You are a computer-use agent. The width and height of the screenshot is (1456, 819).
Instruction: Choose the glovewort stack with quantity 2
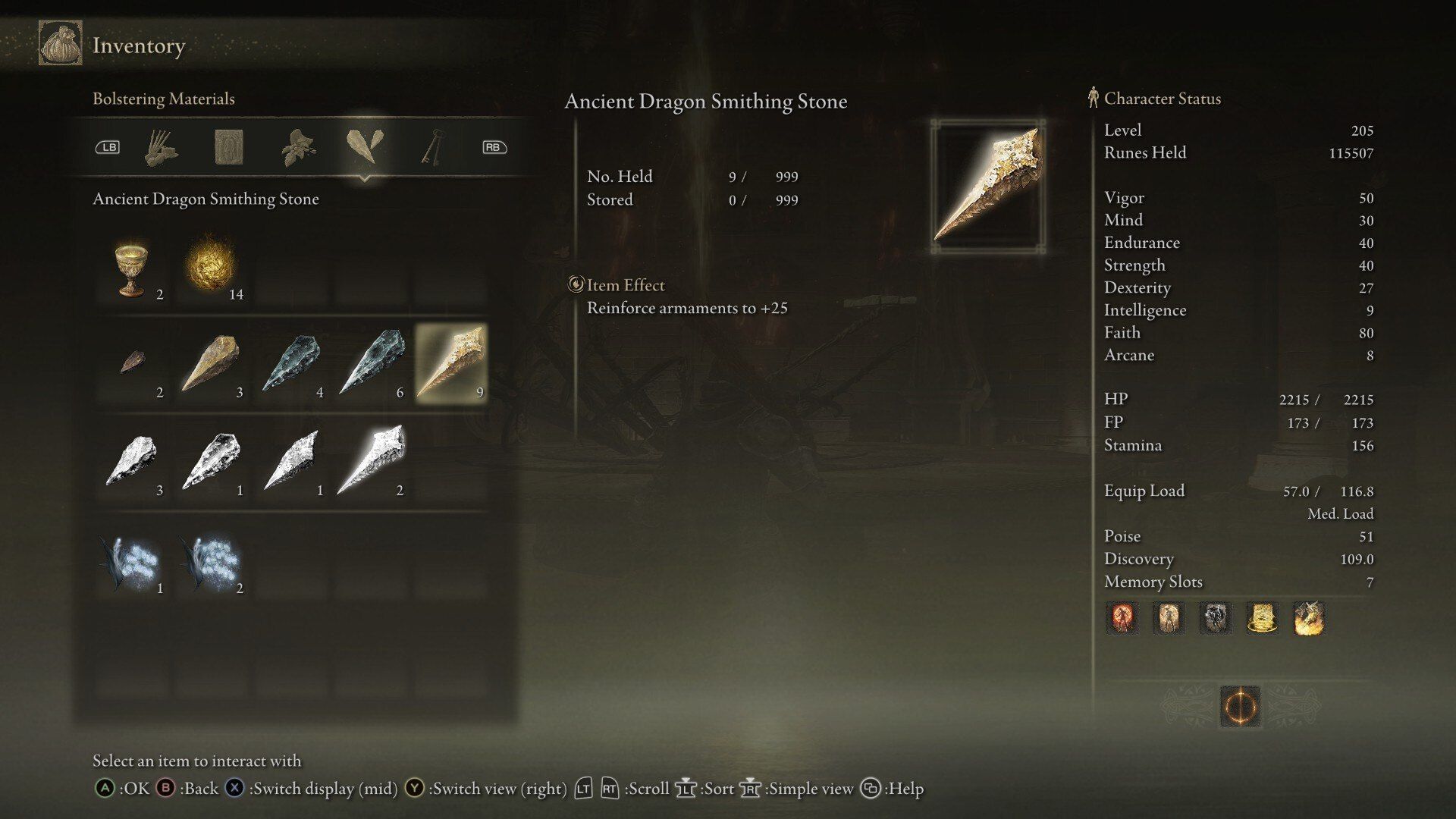[212, 561]
